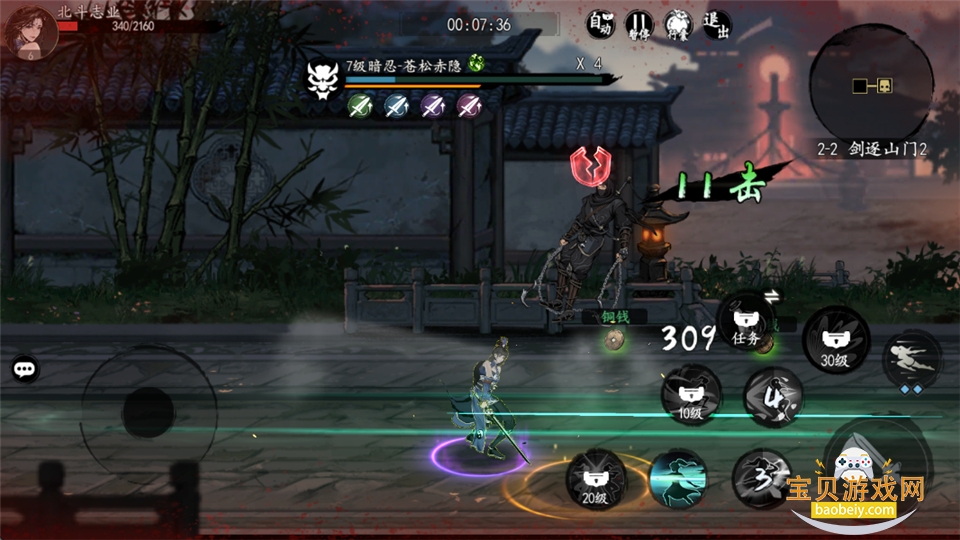Viewport: 960px width, 540px height.
Task: Open the 行囊 bag icon
Action: click(x=676, y=24)
